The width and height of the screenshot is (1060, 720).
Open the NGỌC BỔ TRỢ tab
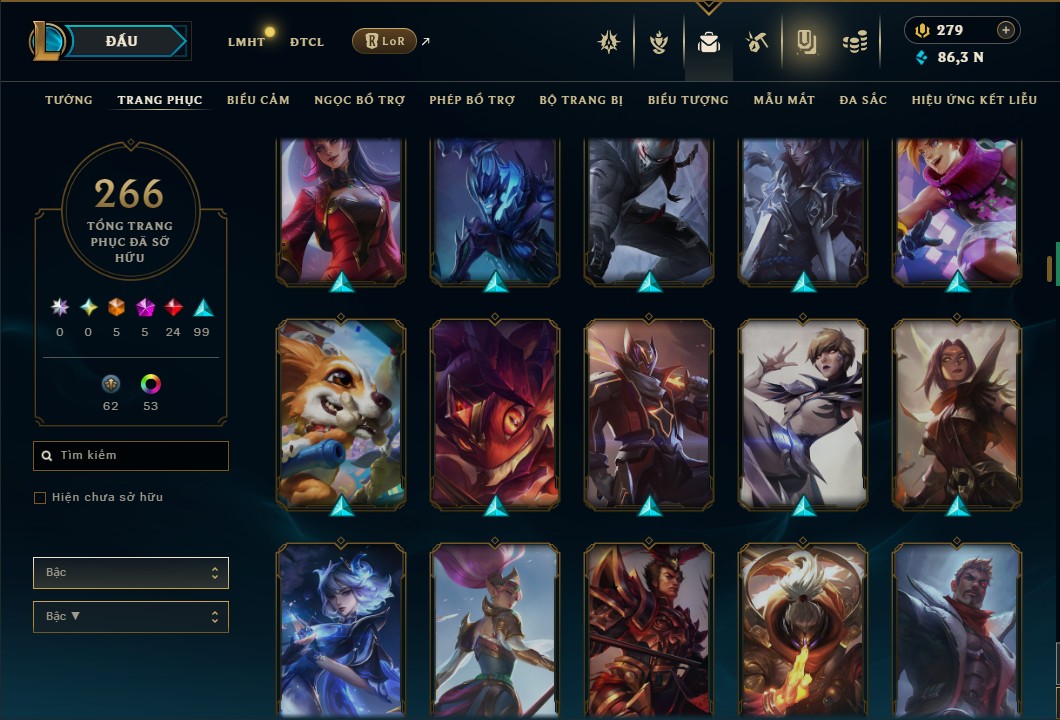point(359,100)
